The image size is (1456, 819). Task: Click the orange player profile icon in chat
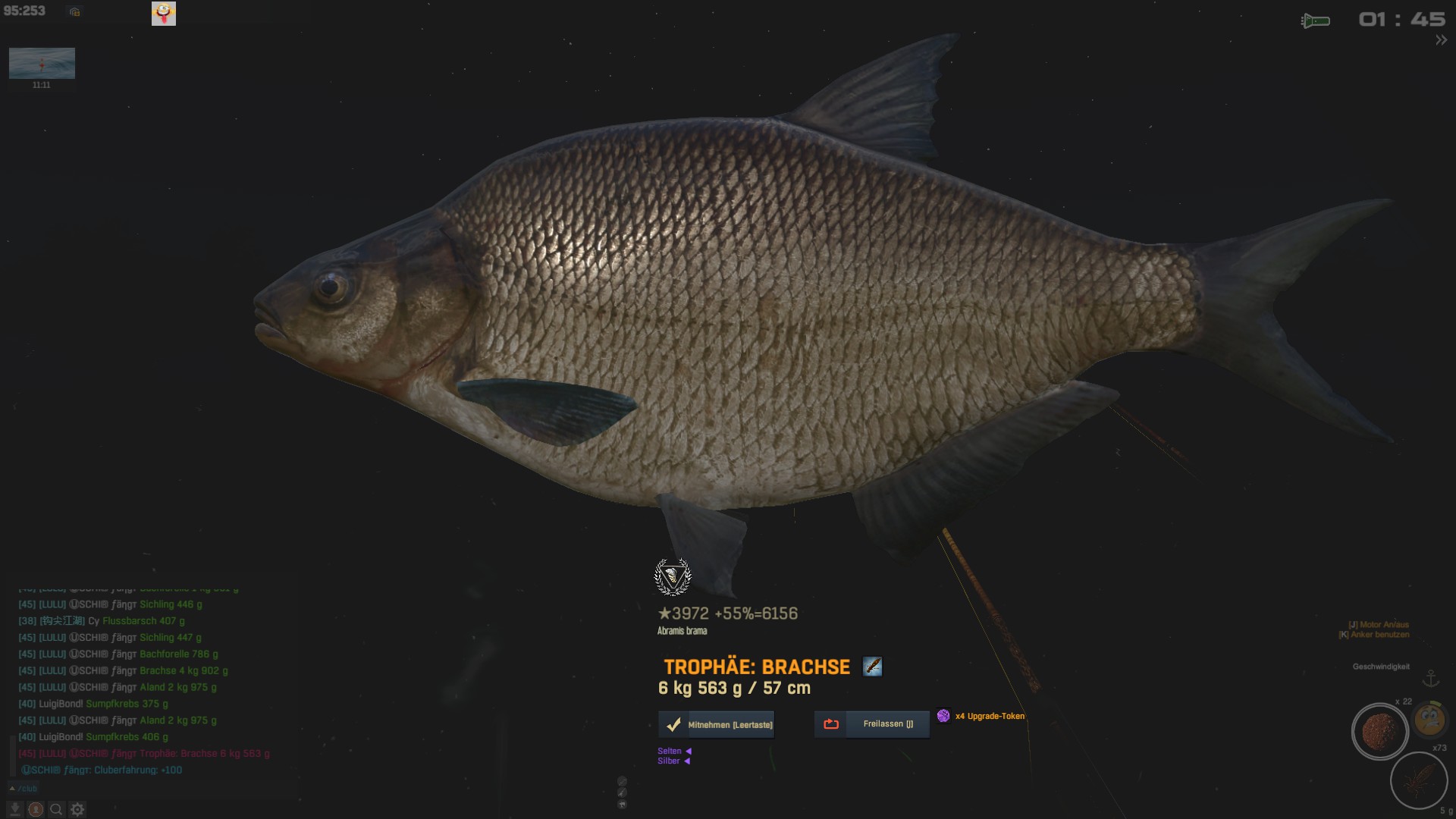35,810
